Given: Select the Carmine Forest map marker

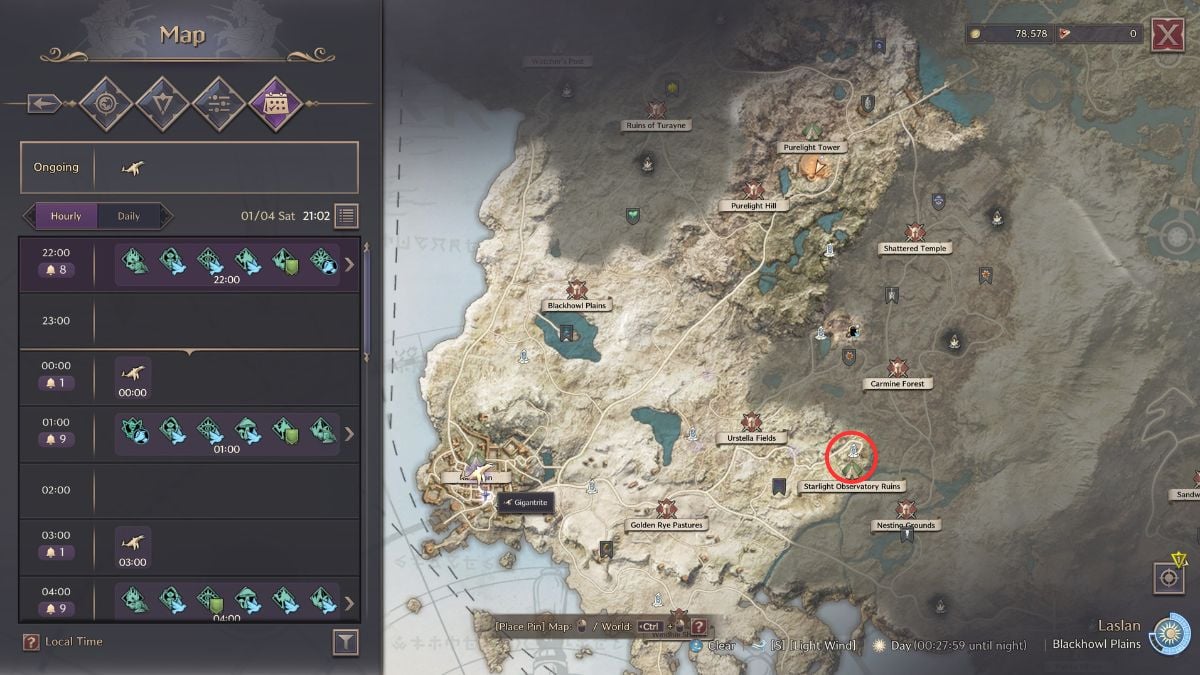Looking at the screenshot, I should tap(897, 369).
